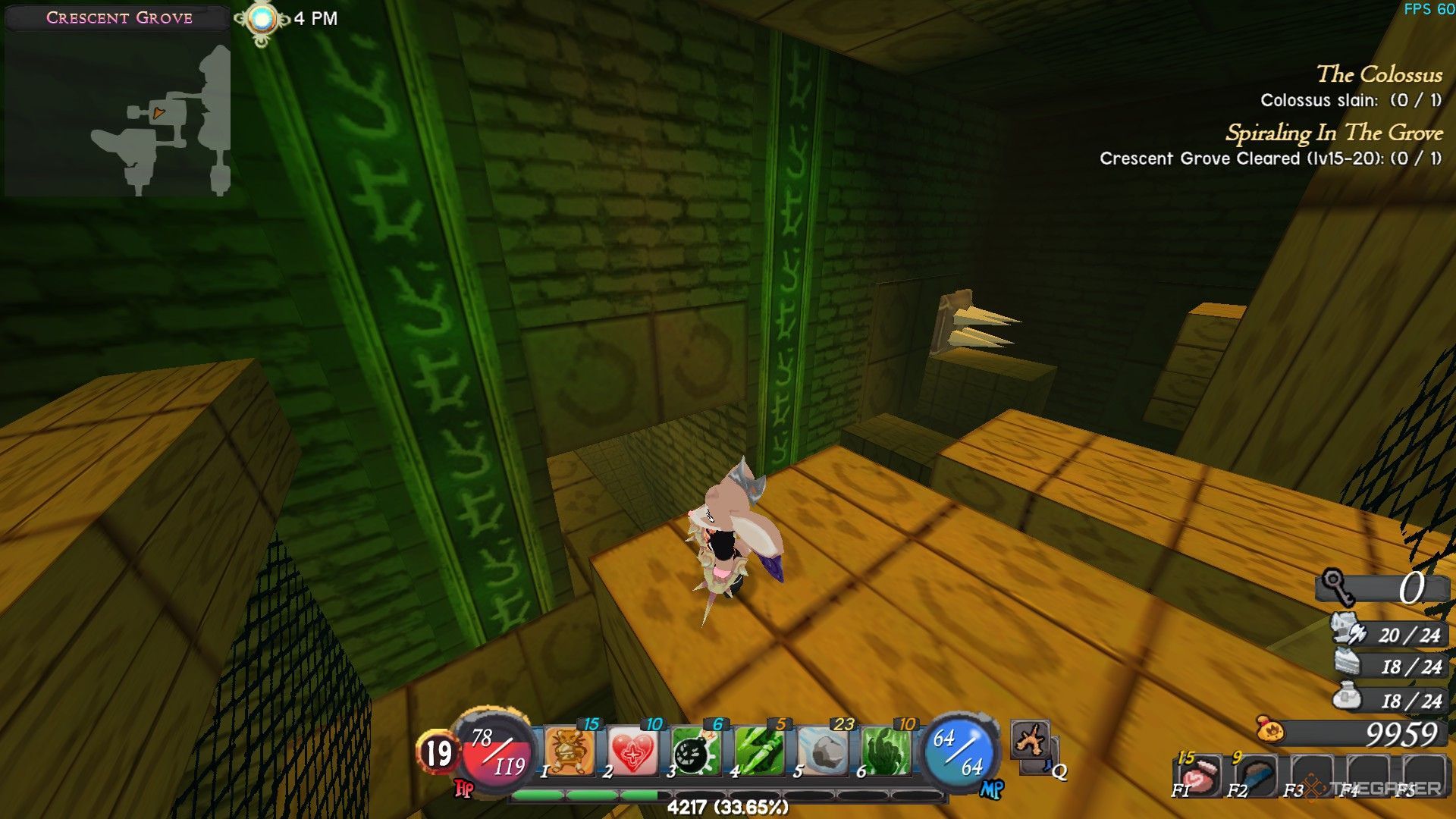Use the blue-handled item in F2
The width and height of the screenshot is (1456, 819).
click(1254, 775)
